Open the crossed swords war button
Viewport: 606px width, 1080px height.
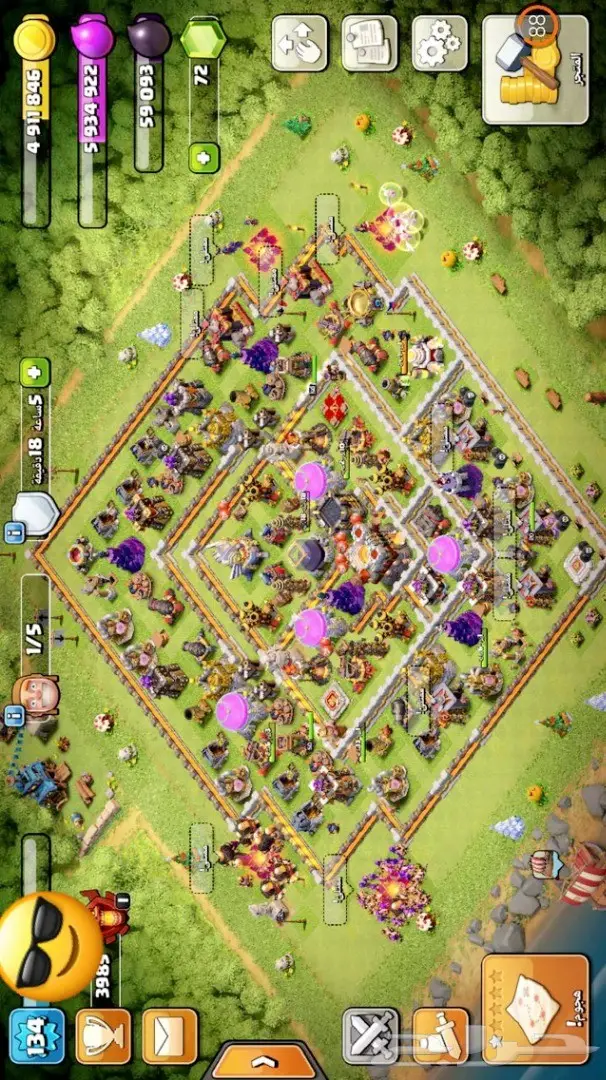click(x=370, y=1035)
